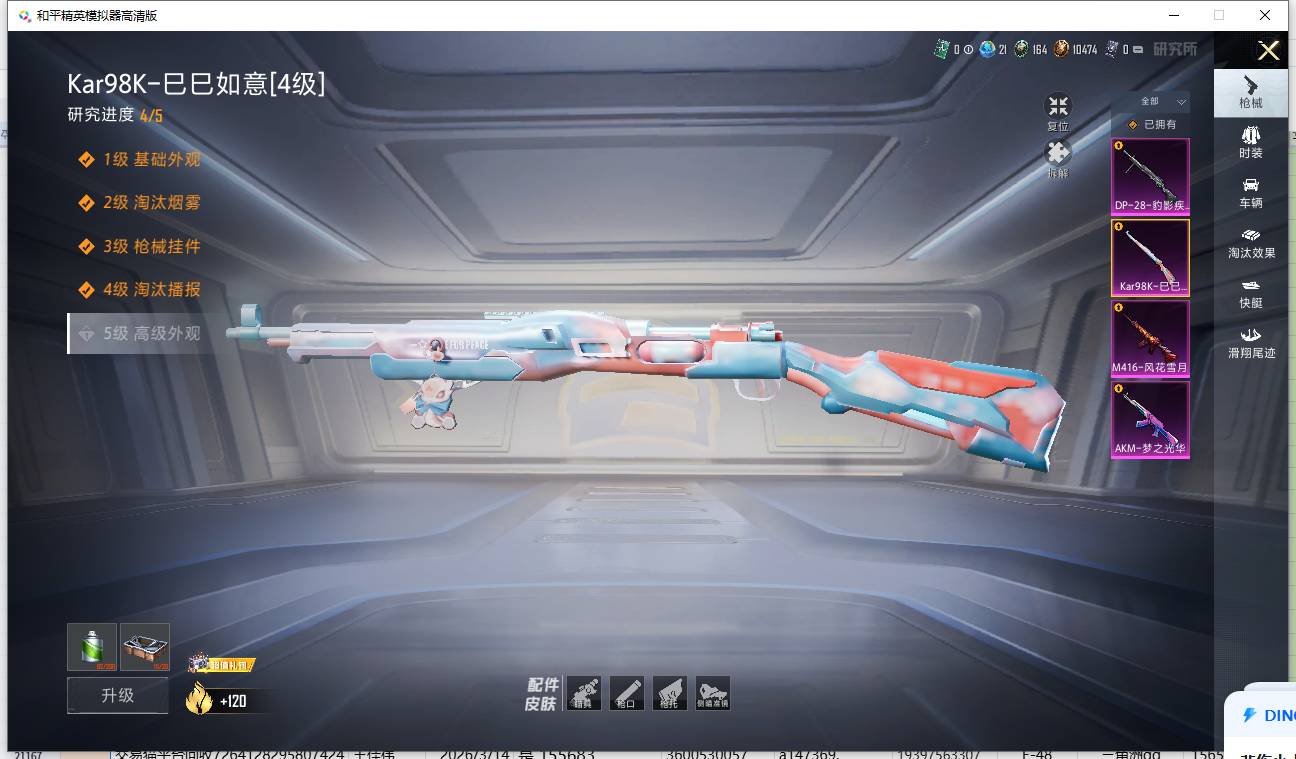The height and width of the screenshot is (759, 1296).
Task: Open the 滑翔尾迹 (glide trail) tab
Action: pos(1251,342)
